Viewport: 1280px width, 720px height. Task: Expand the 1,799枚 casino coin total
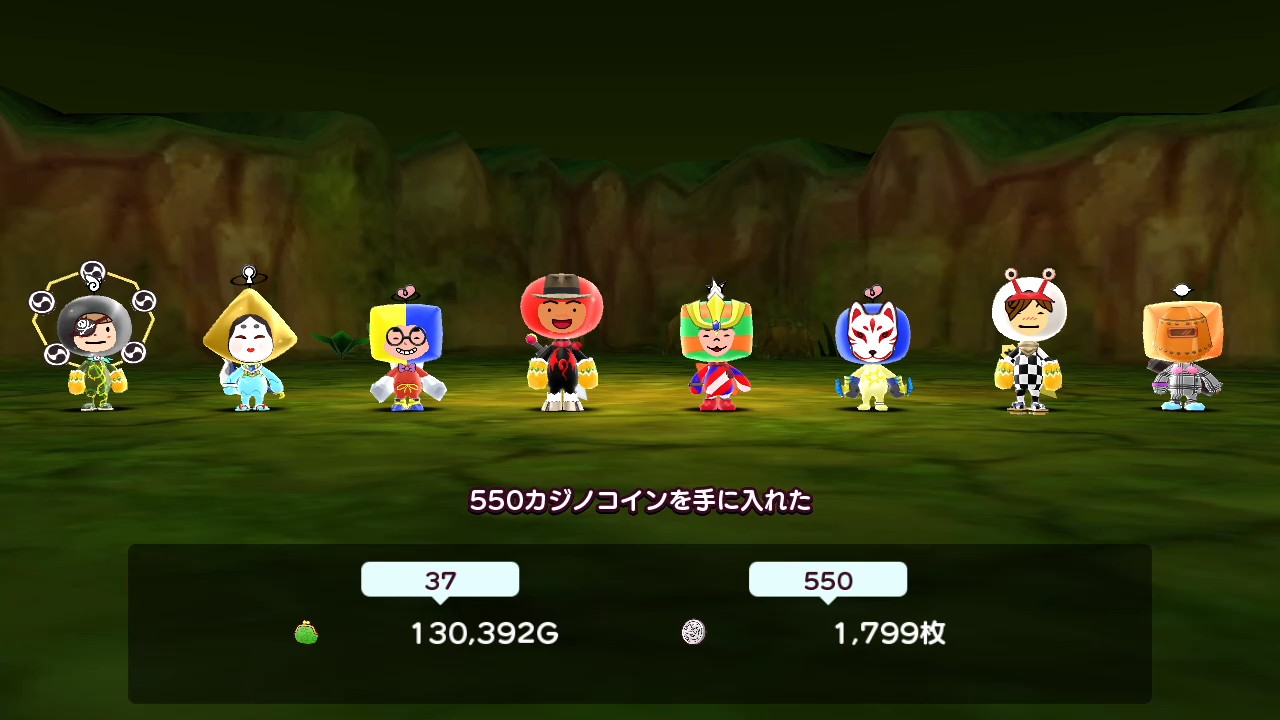coord(889,633)
